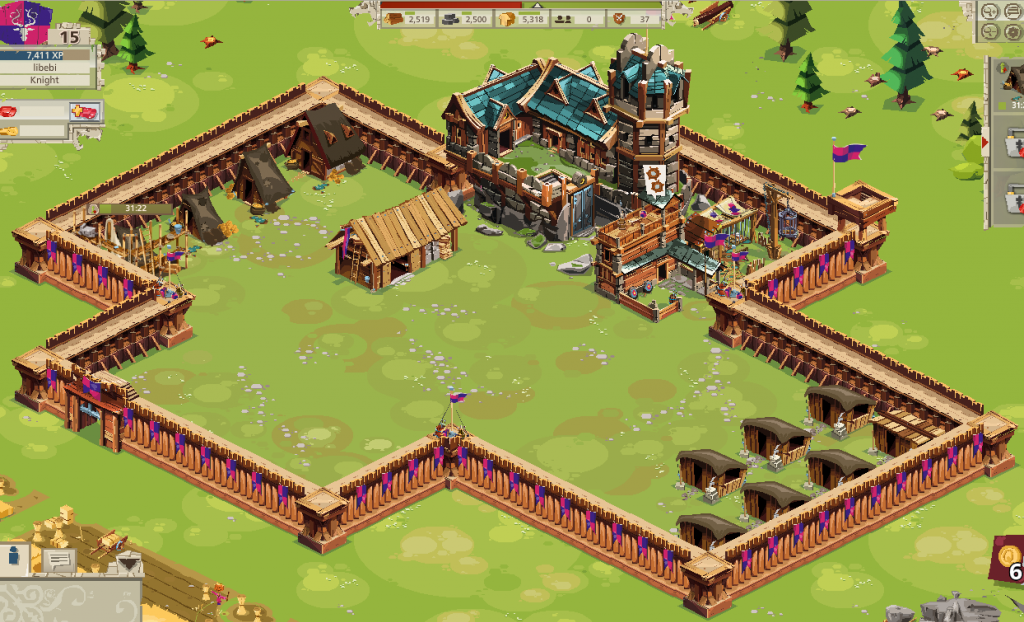Select the tent construction item in side panel

click(1012, 82)
